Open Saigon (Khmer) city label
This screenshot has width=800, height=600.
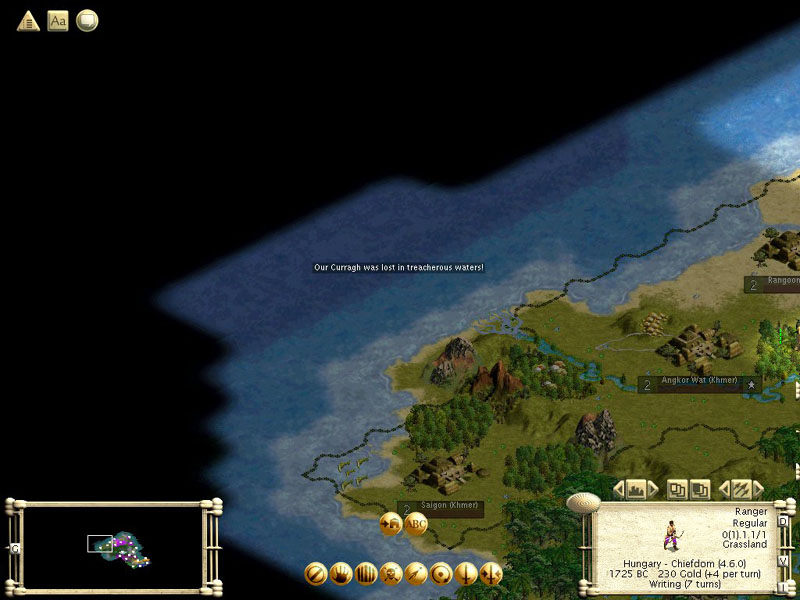click(x=440, y=506)
